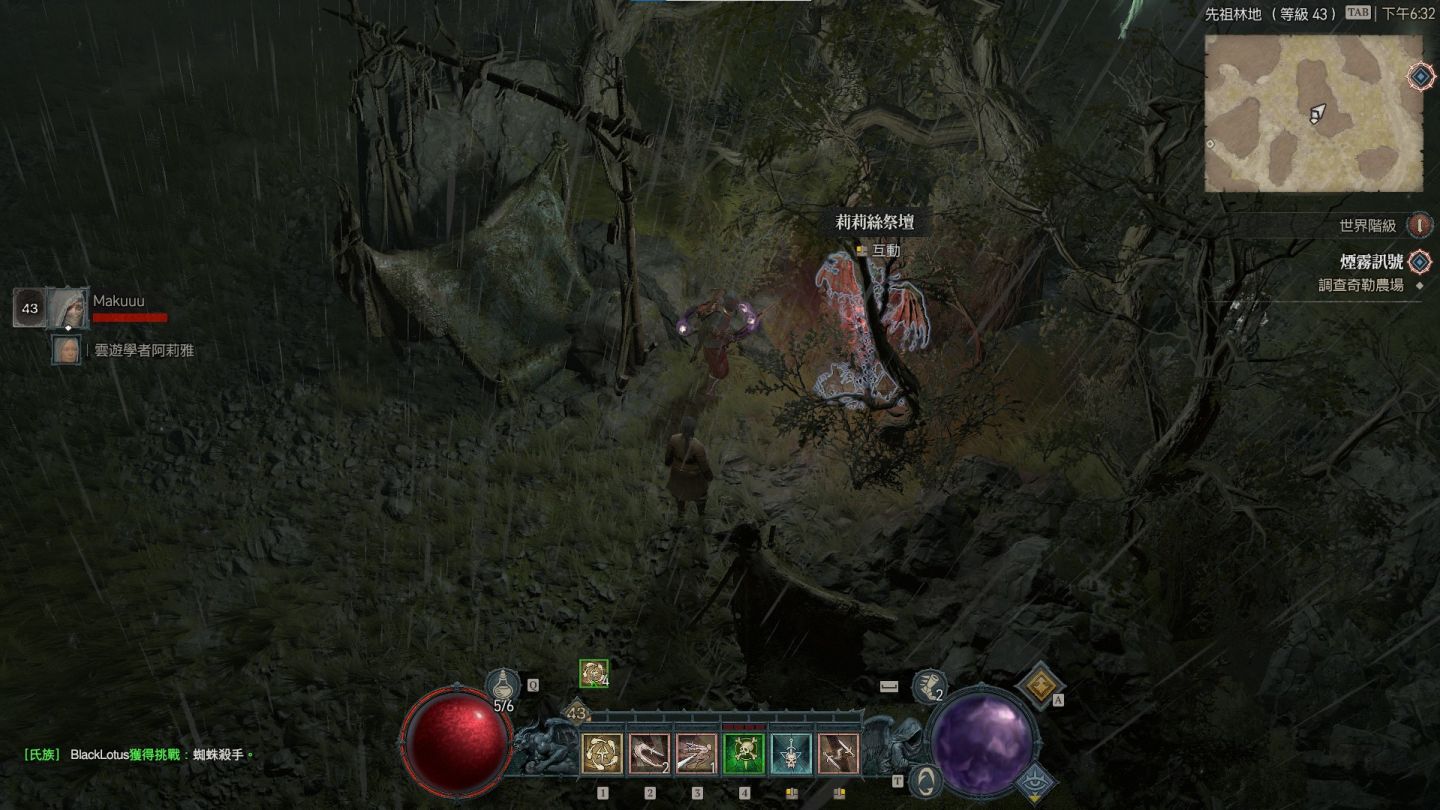The height and width of the screenshot is (810, 1440).
Task: Use the teal skull-and-dagger skill
Action: [791, 754]
